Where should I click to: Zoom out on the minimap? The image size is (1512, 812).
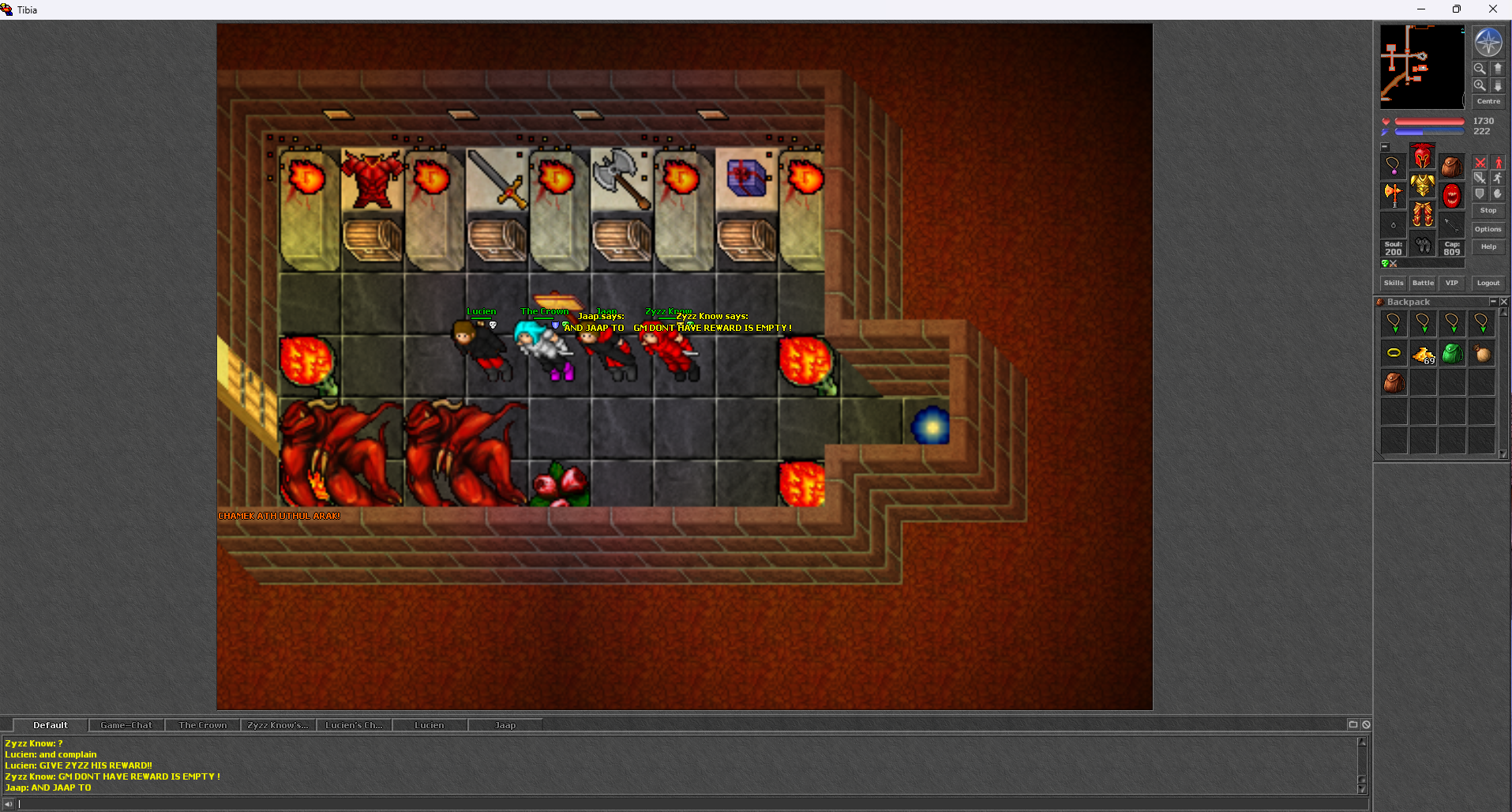pyautogui.click(x=1480, y=69)
